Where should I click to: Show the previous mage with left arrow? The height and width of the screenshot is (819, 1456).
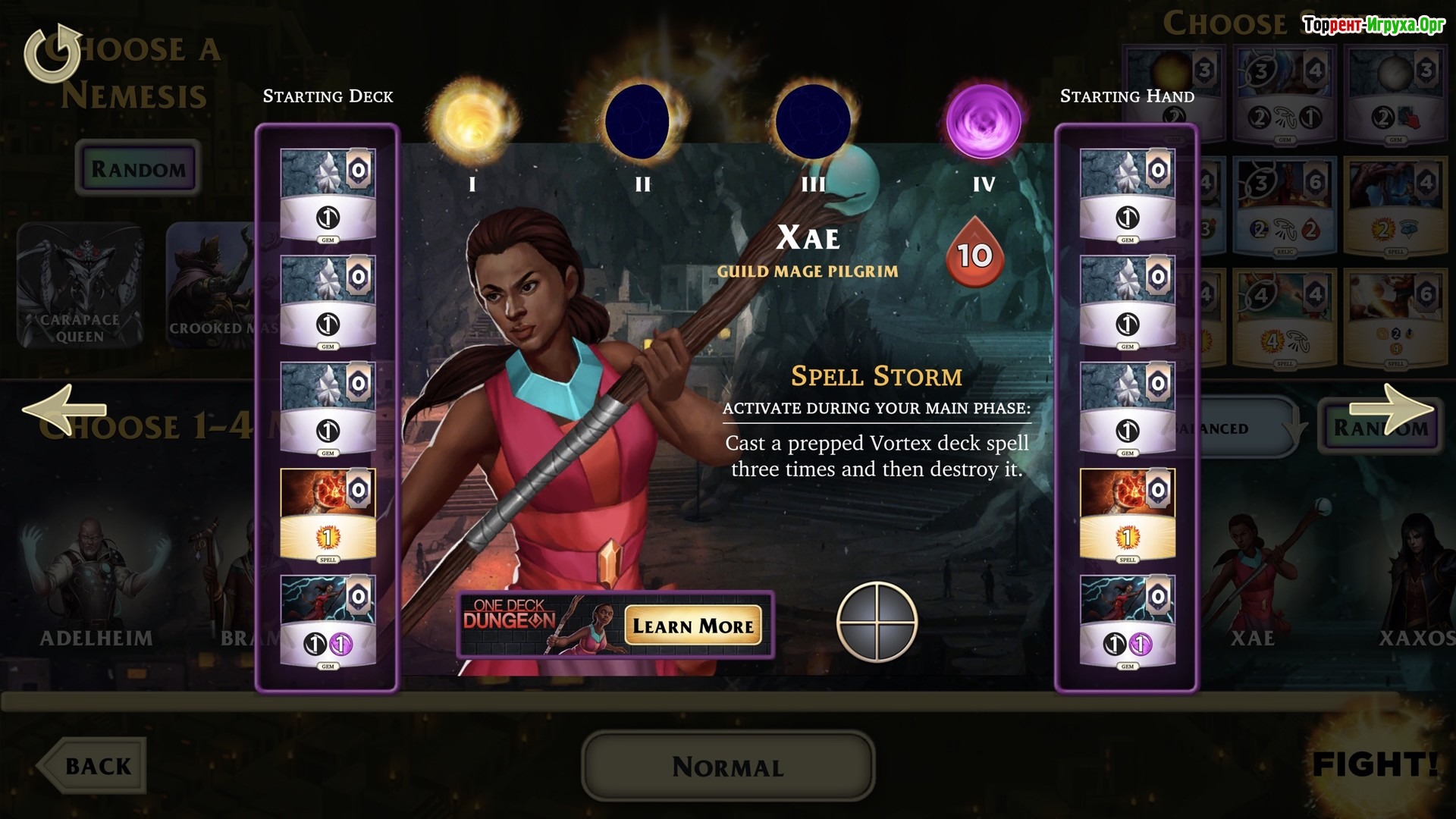click(64, 410)
